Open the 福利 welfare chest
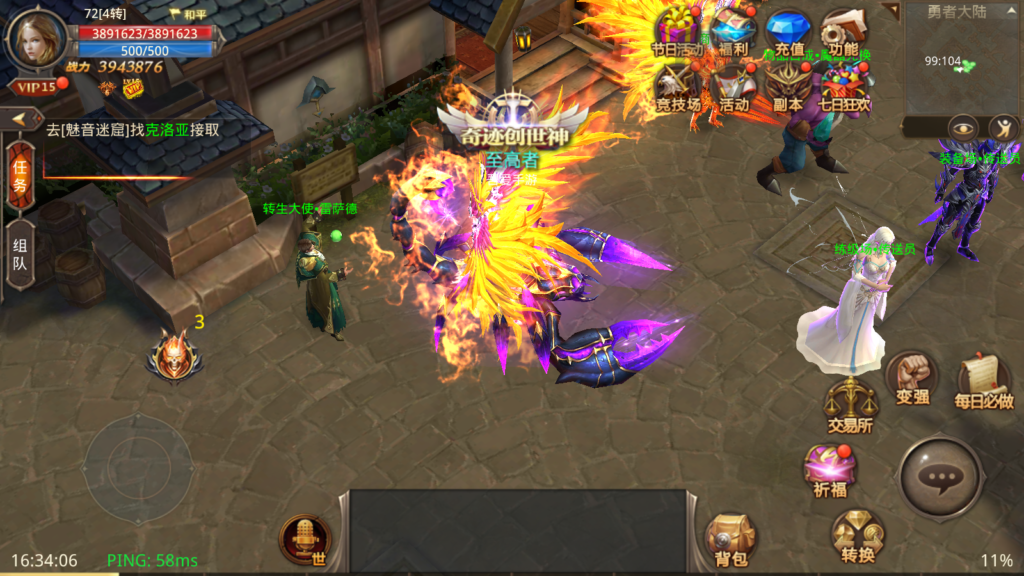This screenshot has height=576, width=1024. pyautogui.click(x=733, y=29)
